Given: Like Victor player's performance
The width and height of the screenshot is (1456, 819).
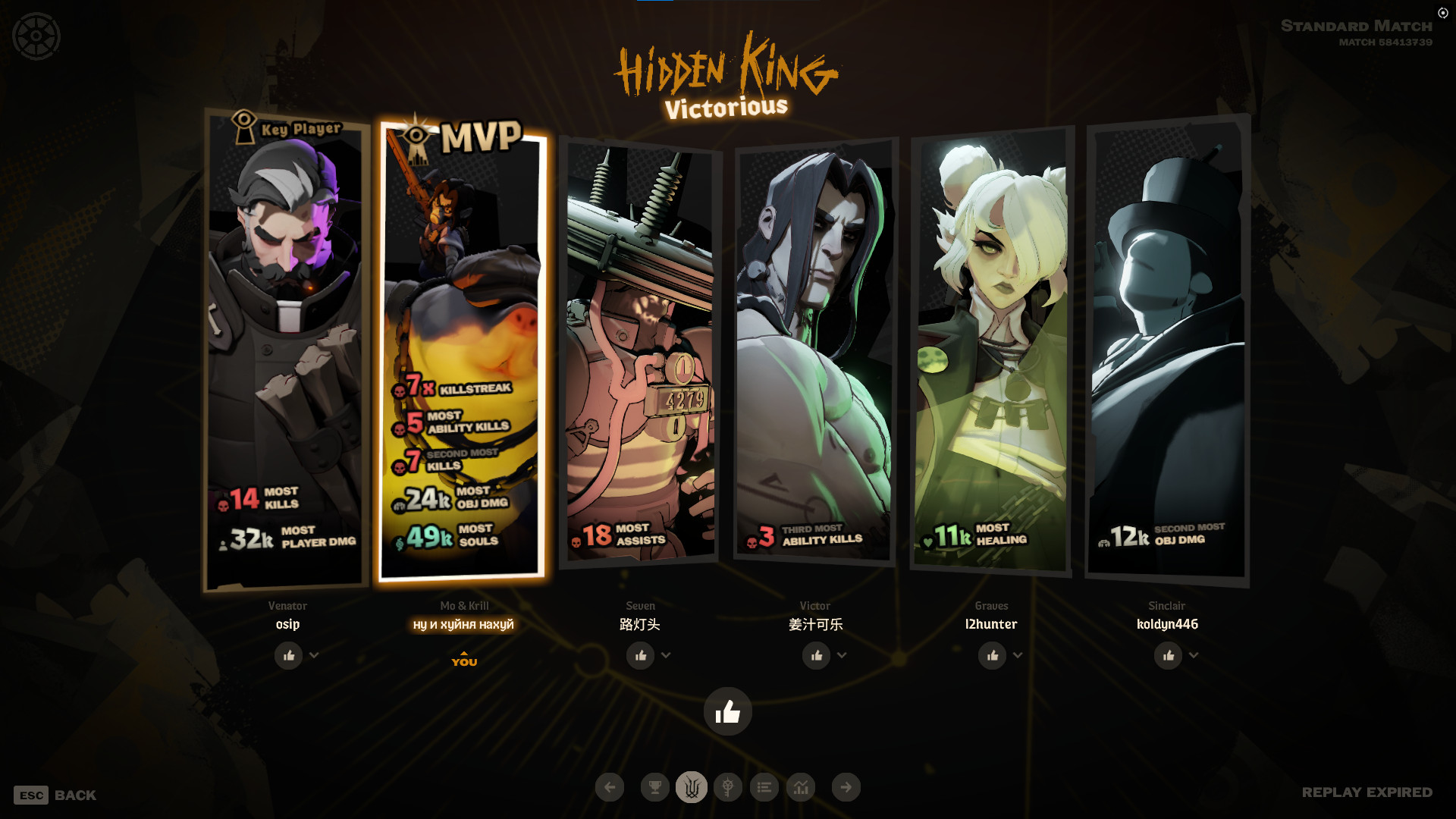Looking at the screenshot, I should pos(817,656).
